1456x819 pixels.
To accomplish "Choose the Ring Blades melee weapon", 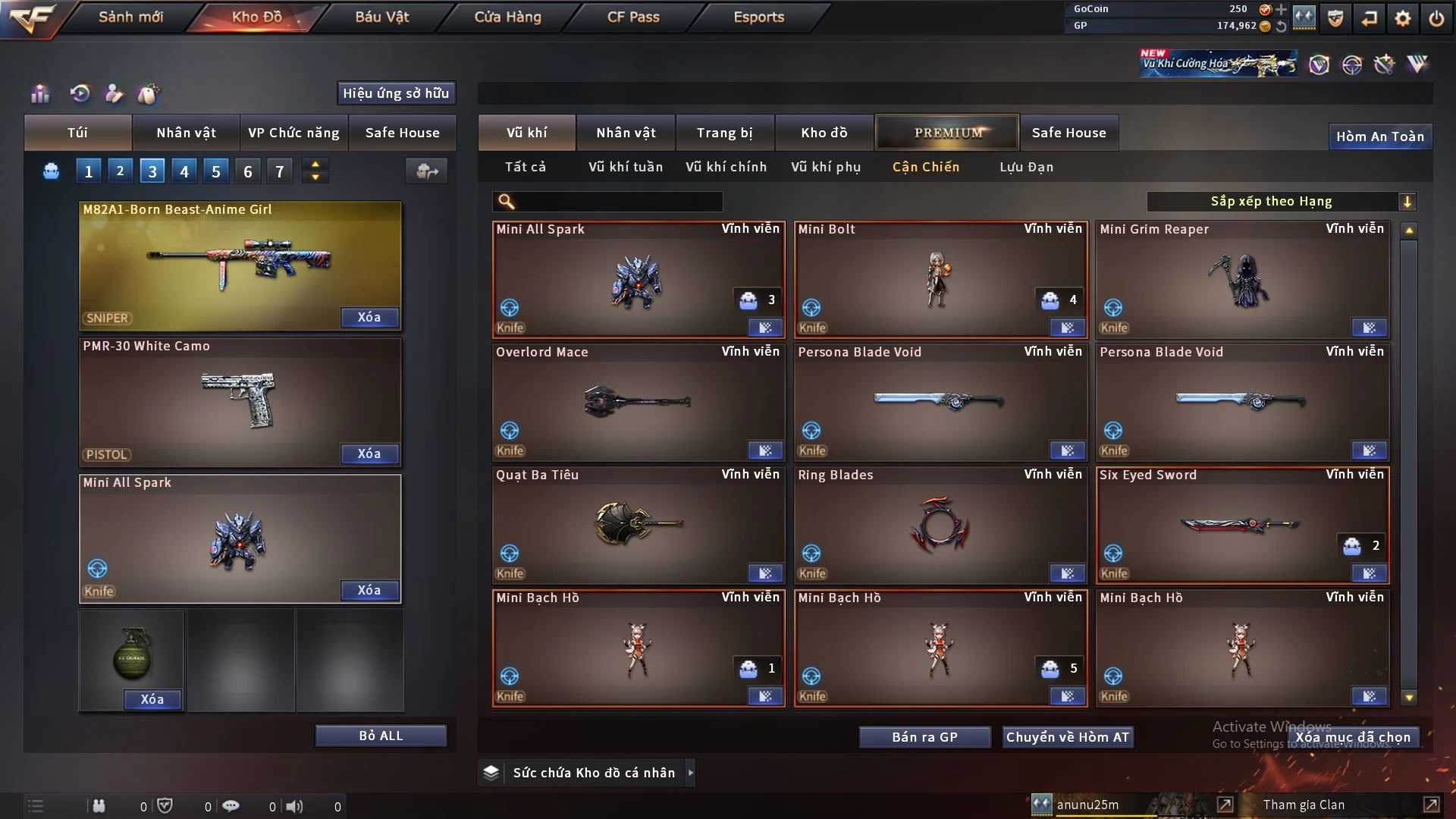I will [x=940, y=525].
